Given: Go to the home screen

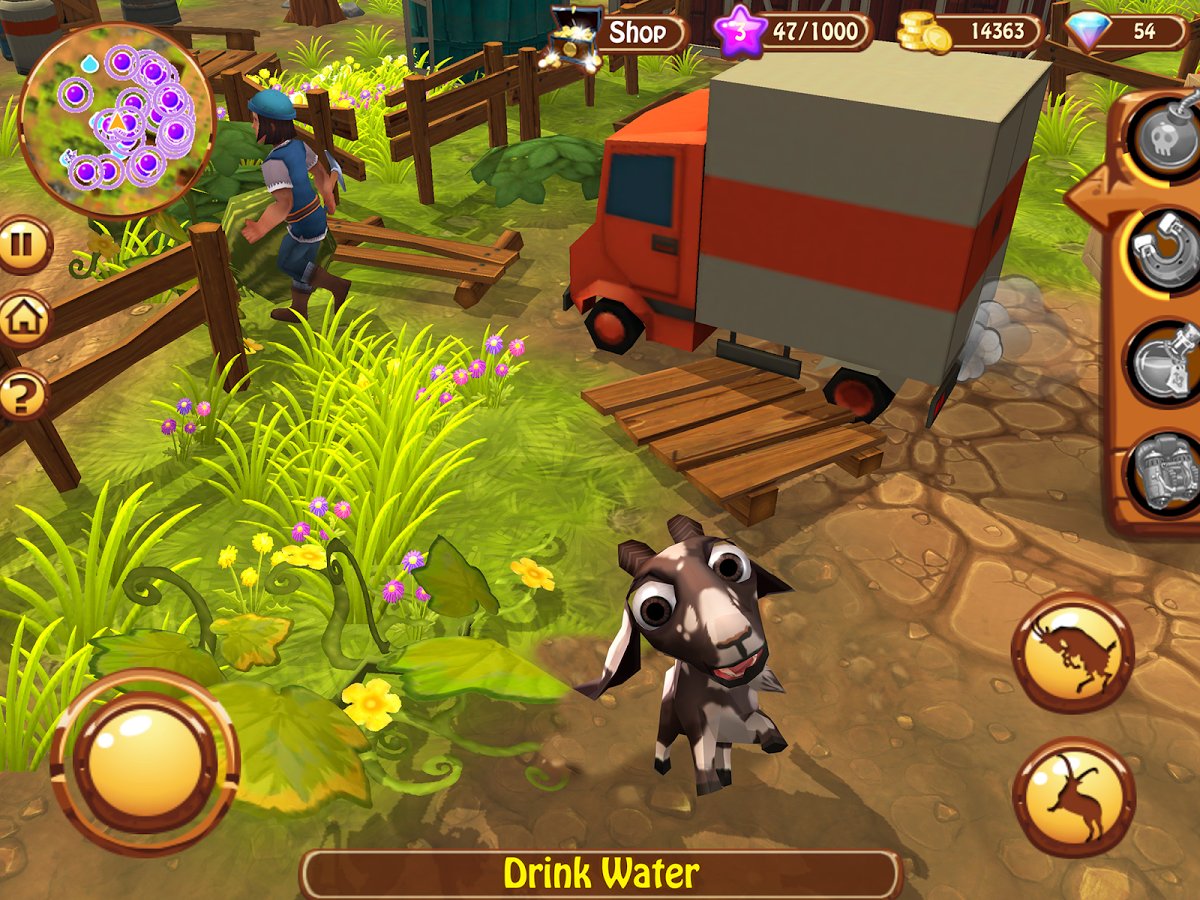Looking at the screenshot, I should 22,320.
